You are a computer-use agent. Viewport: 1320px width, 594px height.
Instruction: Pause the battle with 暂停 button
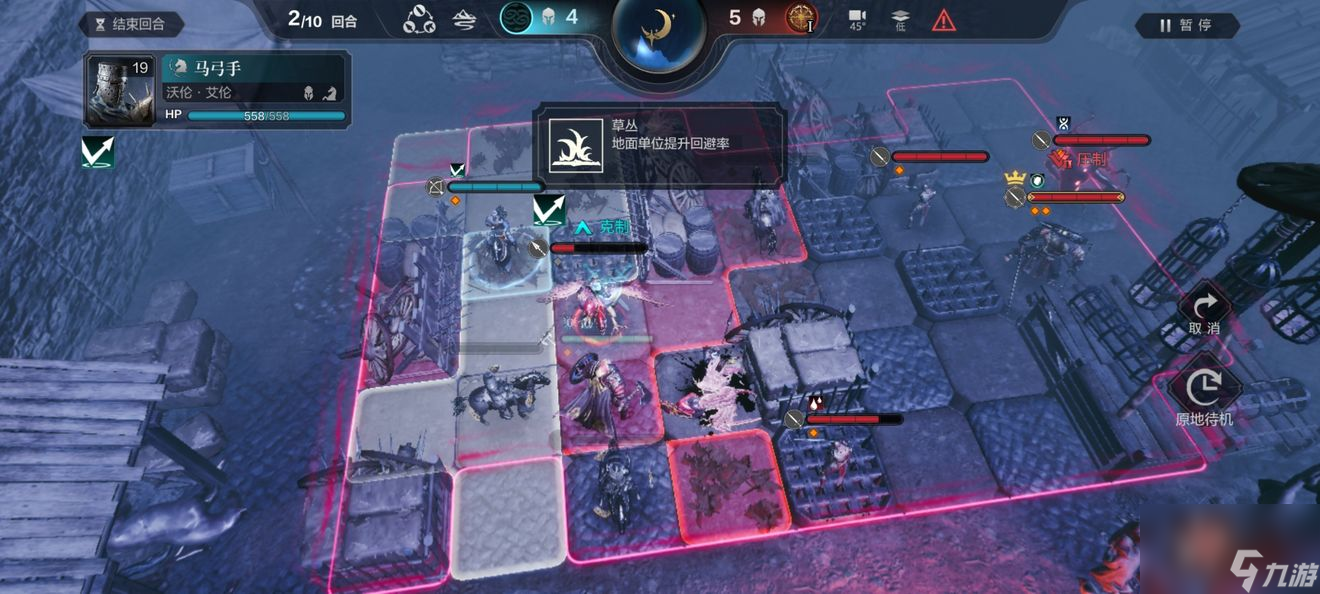(x=1185, y=25)
